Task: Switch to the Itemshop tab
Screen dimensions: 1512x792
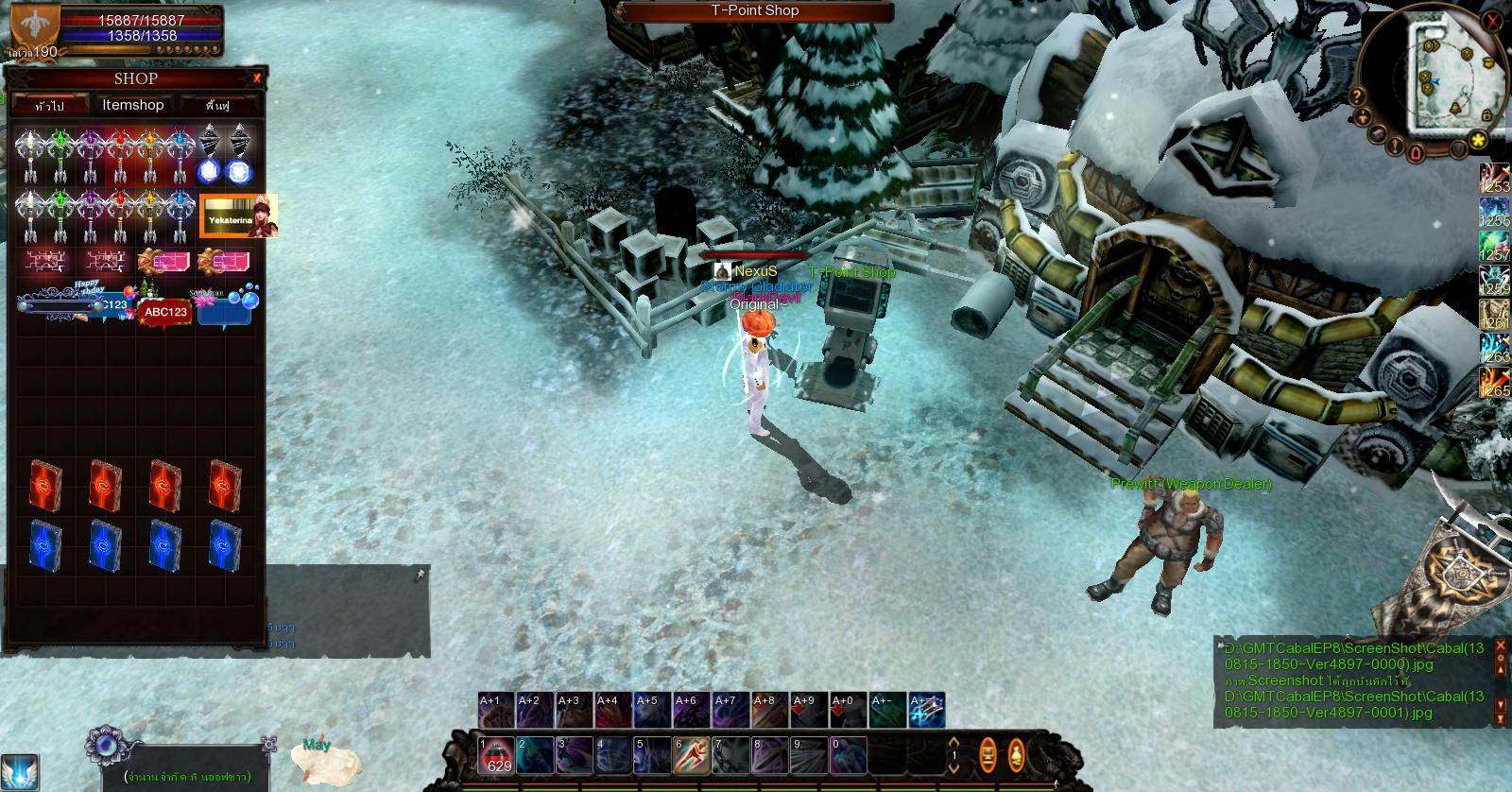Action: tap(132, 105)
